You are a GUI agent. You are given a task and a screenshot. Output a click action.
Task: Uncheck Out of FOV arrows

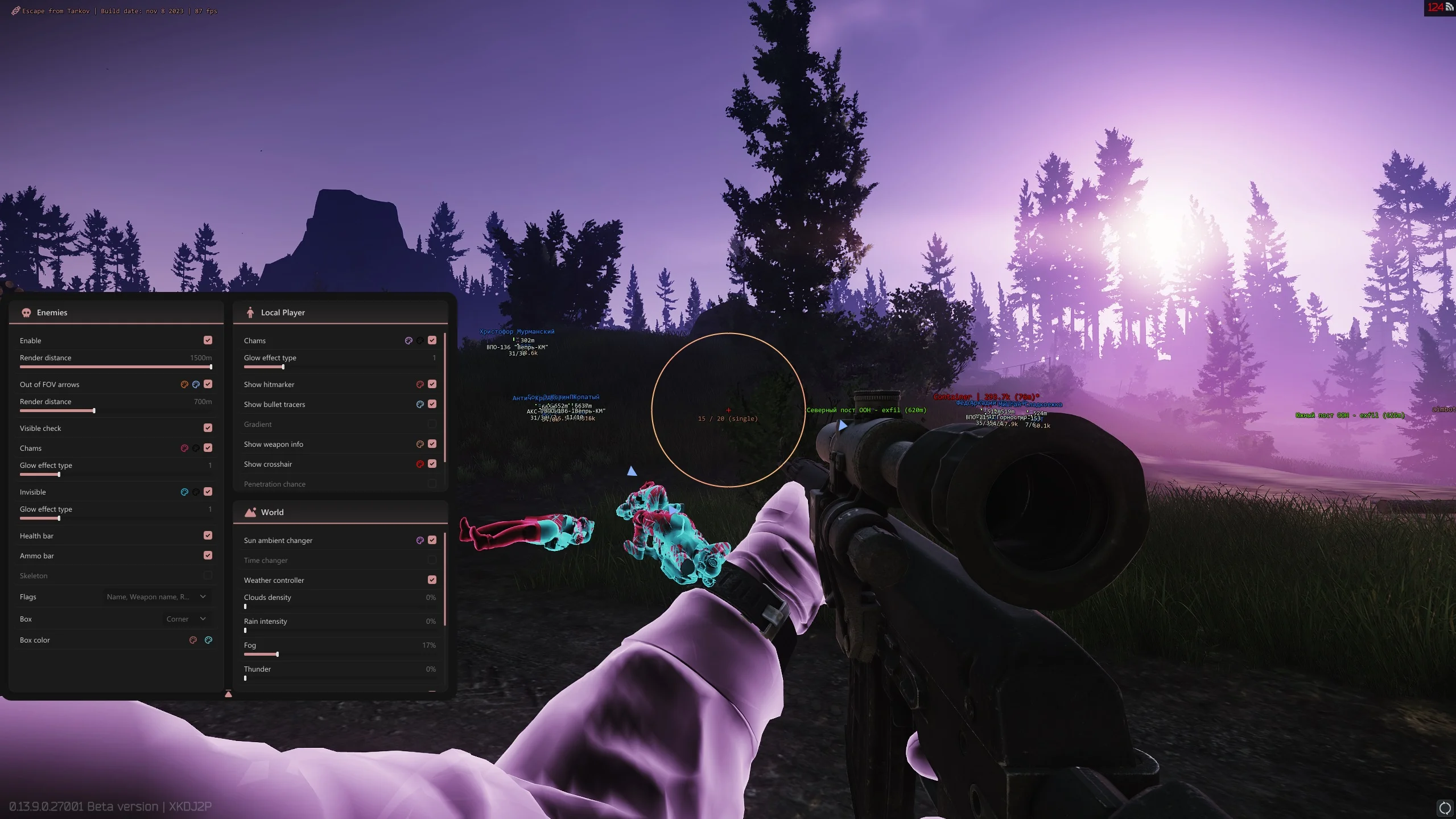(208, 384)
